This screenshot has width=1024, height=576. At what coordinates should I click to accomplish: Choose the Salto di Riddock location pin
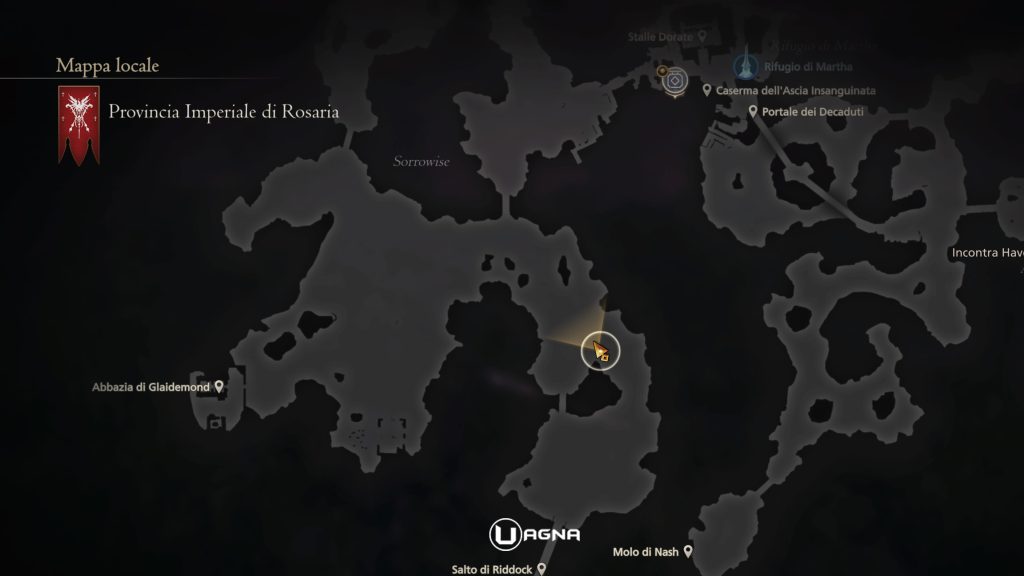[x=541, y=568]
